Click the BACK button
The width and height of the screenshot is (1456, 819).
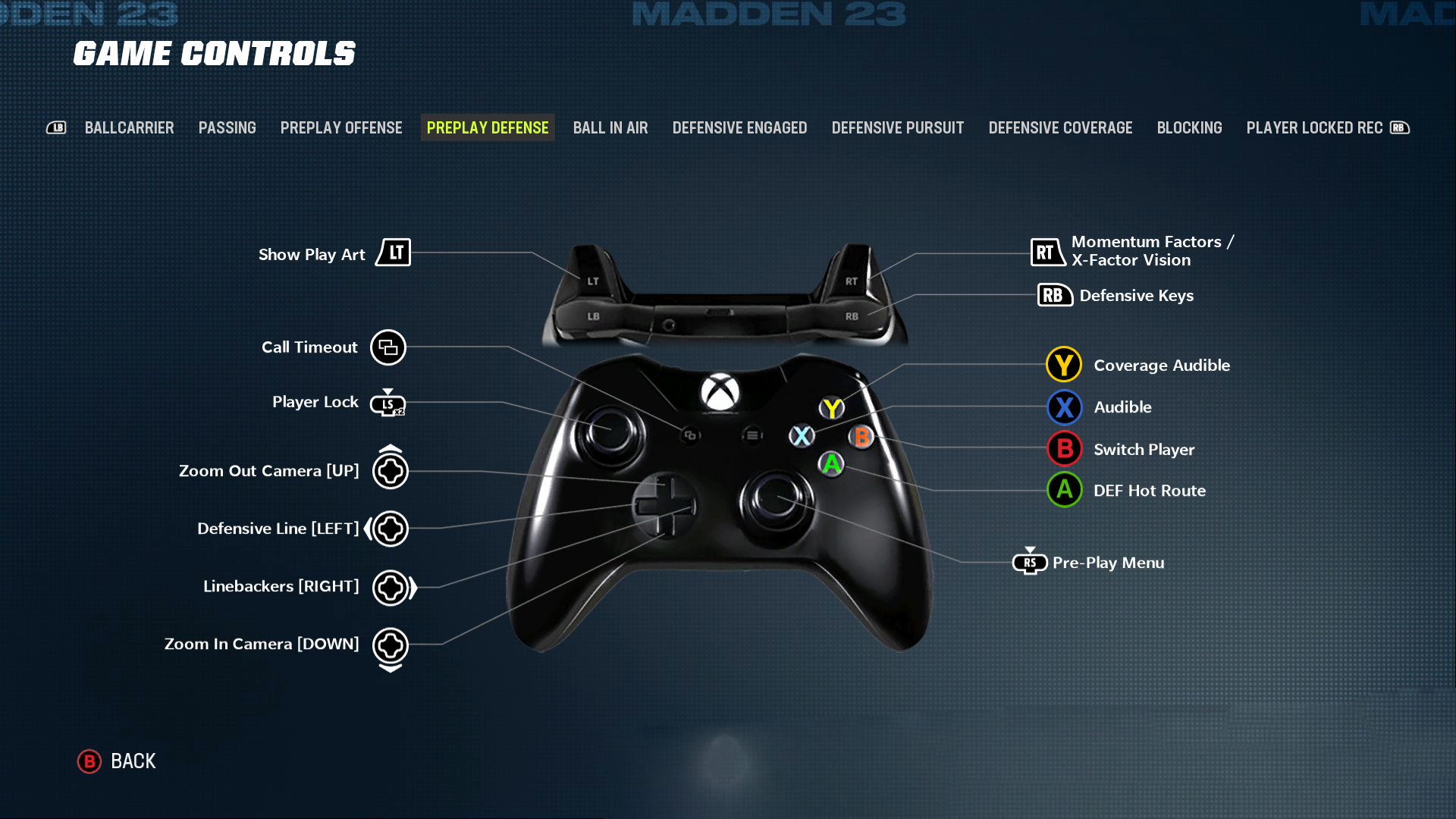(118, 761)
